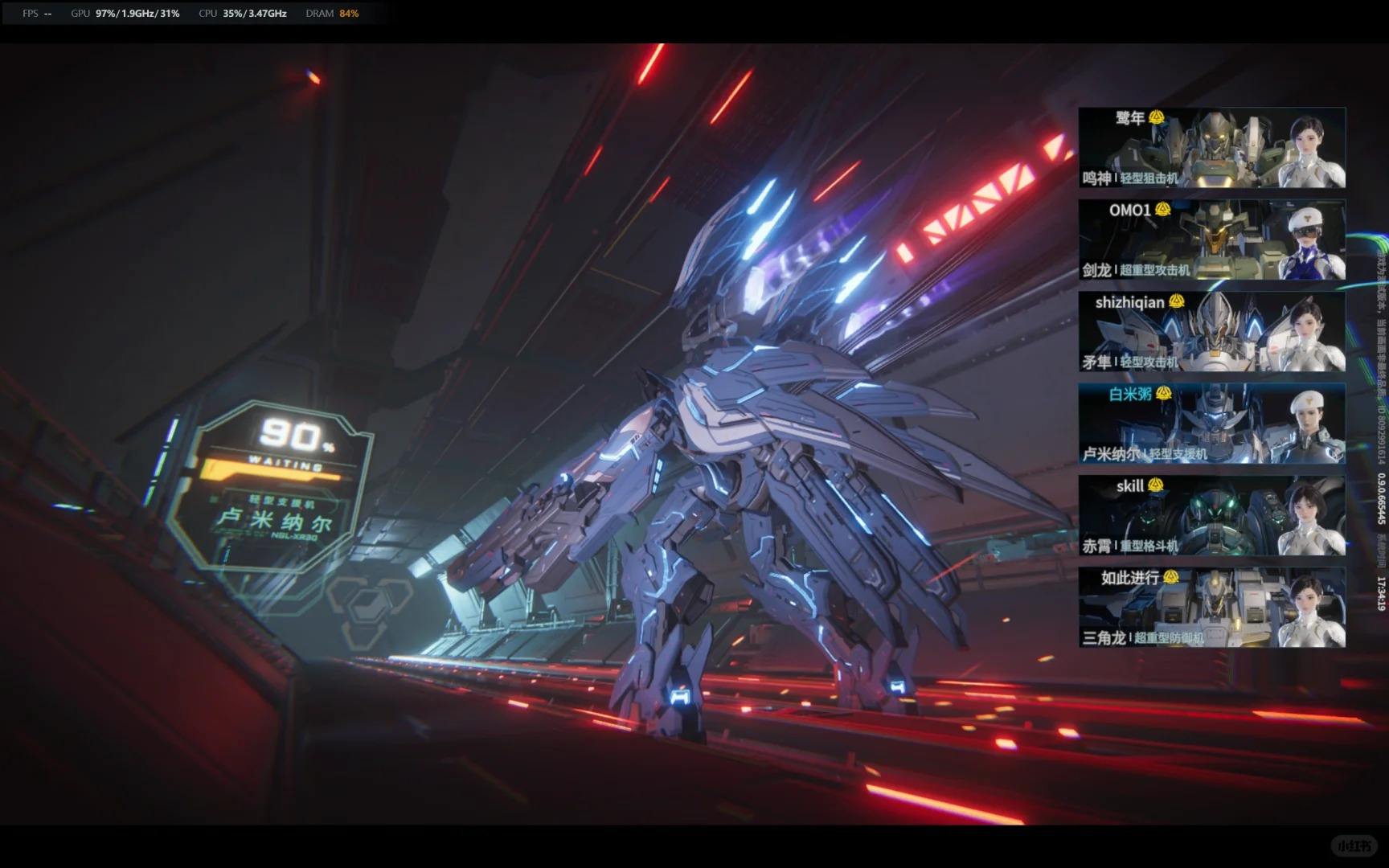Choose the shizhiqian player card
The image size is (1389, 868).
(1211, 332)
